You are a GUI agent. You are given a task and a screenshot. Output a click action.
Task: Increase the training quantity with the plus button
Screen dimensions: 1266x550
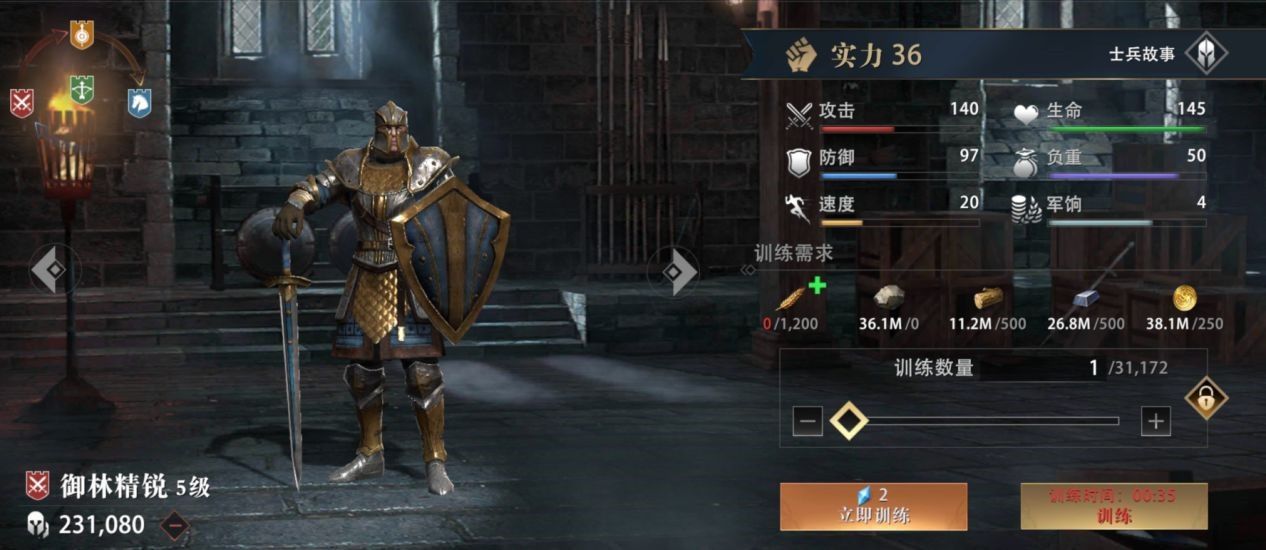[1155, 421]
